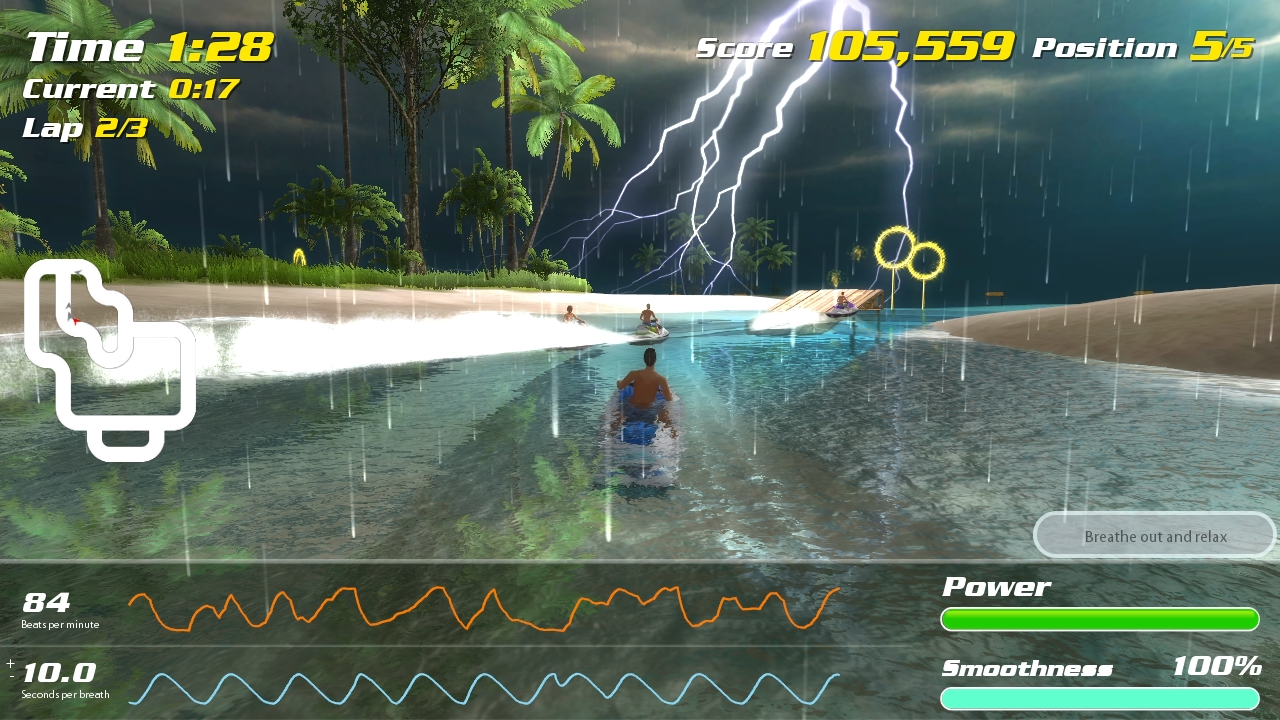Image resolution: width=1280 pixels, height=720 pixels.
Task: Decrease seconds per breath with minus button
Action: coord(10,677)
